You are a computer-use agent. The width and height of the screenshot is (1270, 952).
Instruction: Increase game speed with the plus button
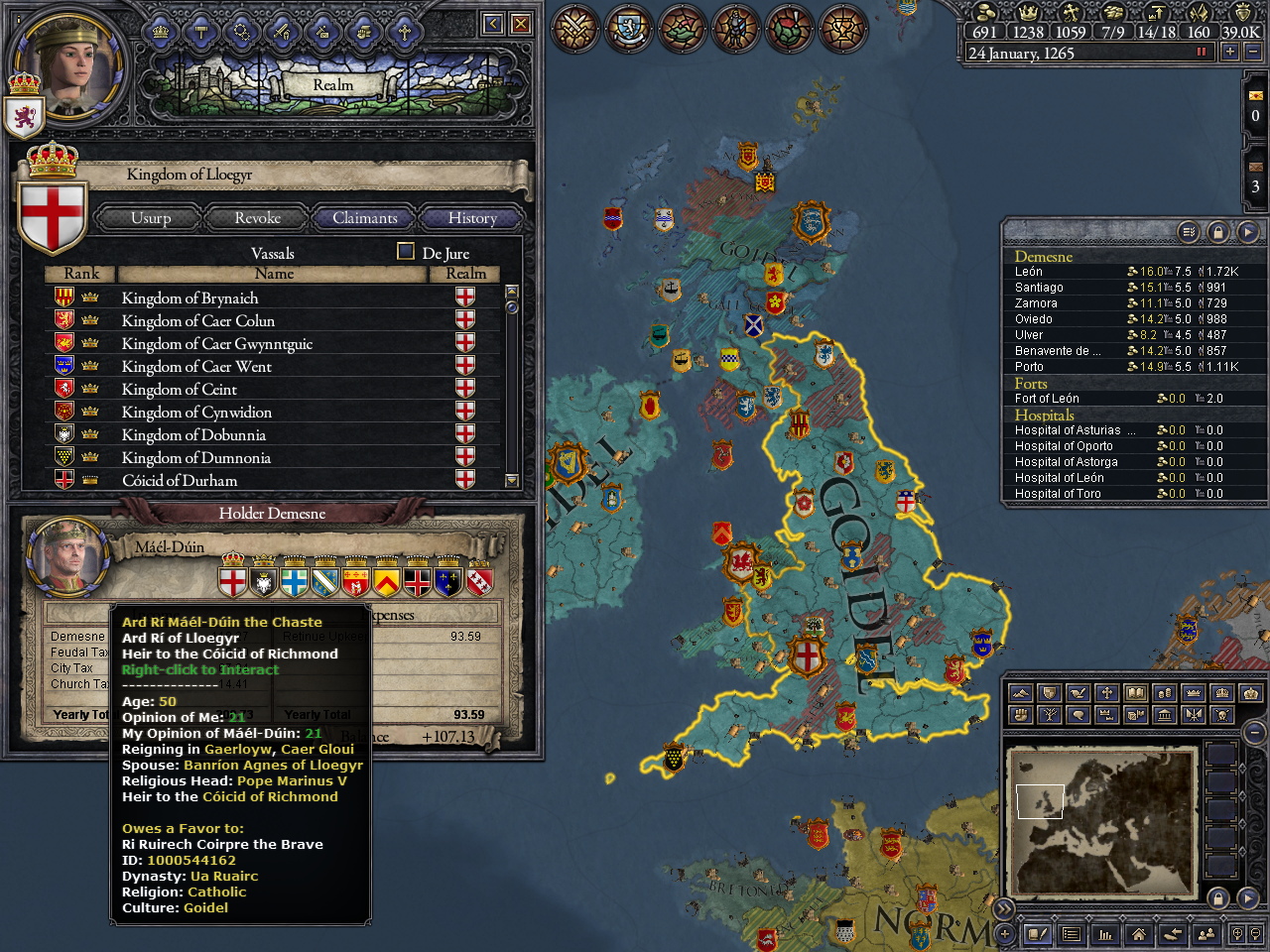[1229, 51]
